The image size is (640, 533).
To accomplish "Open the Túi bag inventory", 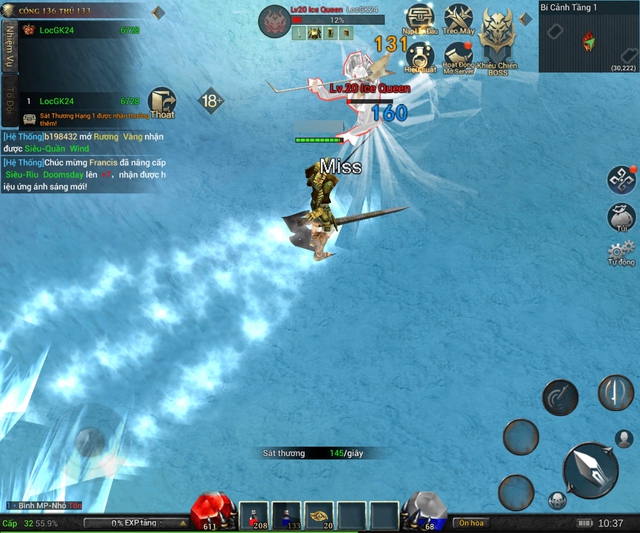I will coord(622,217).
